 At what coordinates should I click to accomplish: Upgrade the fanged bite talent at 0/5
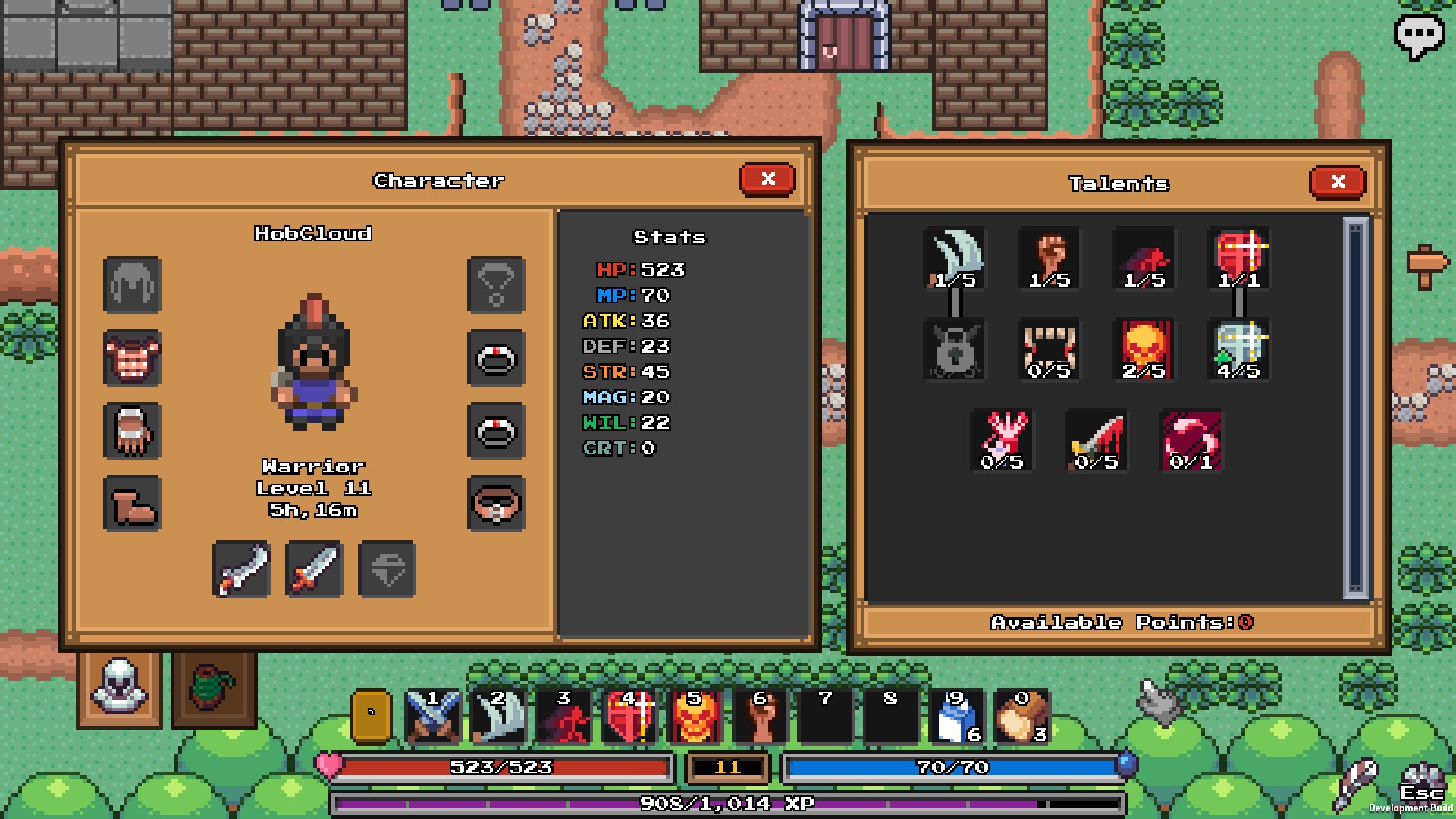click(1049, 347)
